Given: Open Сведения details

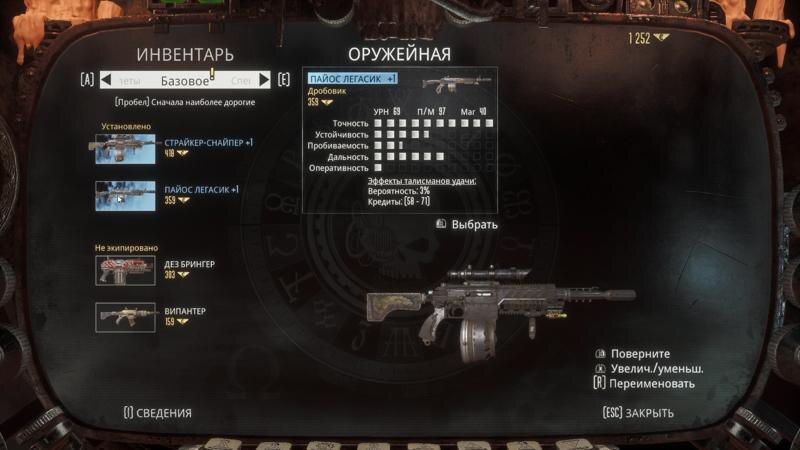Looking at the screenshot, I should pos(157,412).
